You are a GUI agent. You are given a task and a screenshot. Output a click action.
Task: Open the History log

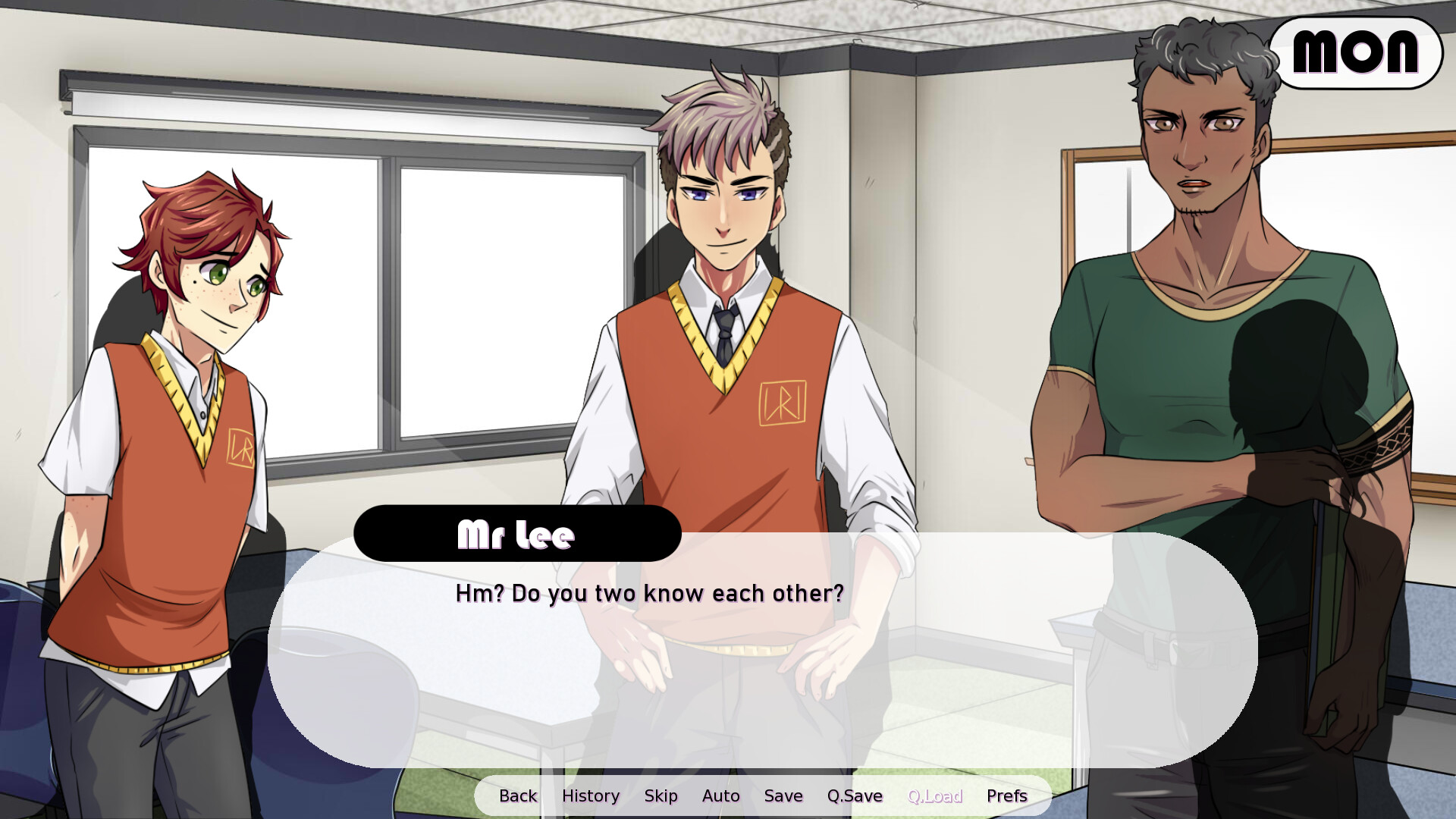(591, 795)
